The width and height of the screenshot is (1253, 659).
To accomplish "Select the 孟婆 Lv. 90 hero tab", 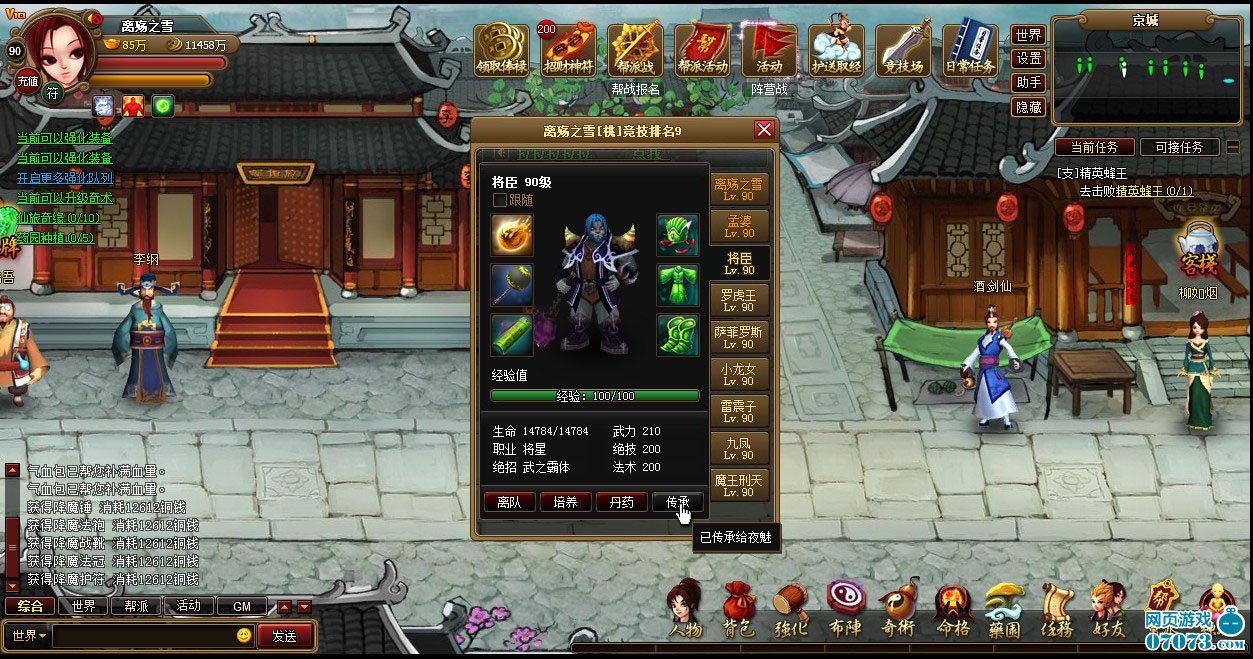I will 739,225.
